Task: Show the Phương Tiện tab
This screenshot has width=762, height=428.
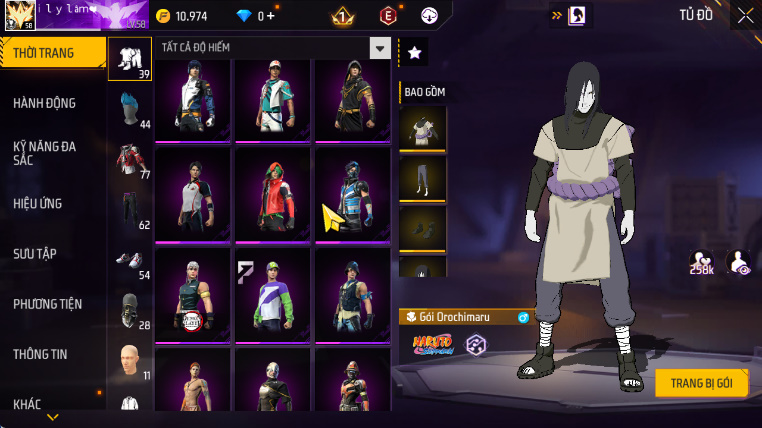Action: [48, 304]
